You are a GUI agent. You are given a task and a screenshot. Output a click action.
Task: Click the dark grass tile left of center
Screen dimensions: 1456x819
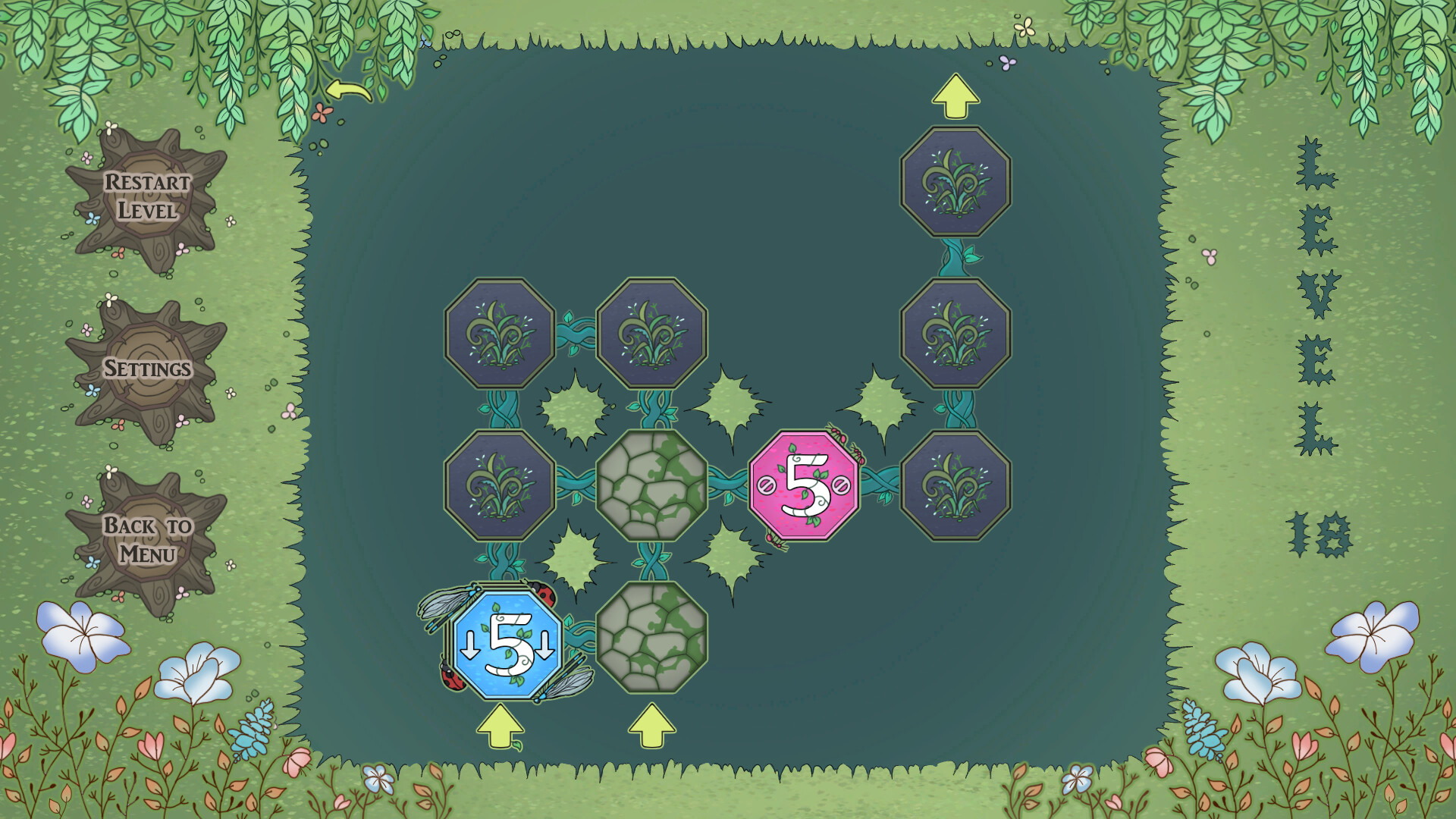click(x=499, y=485)
